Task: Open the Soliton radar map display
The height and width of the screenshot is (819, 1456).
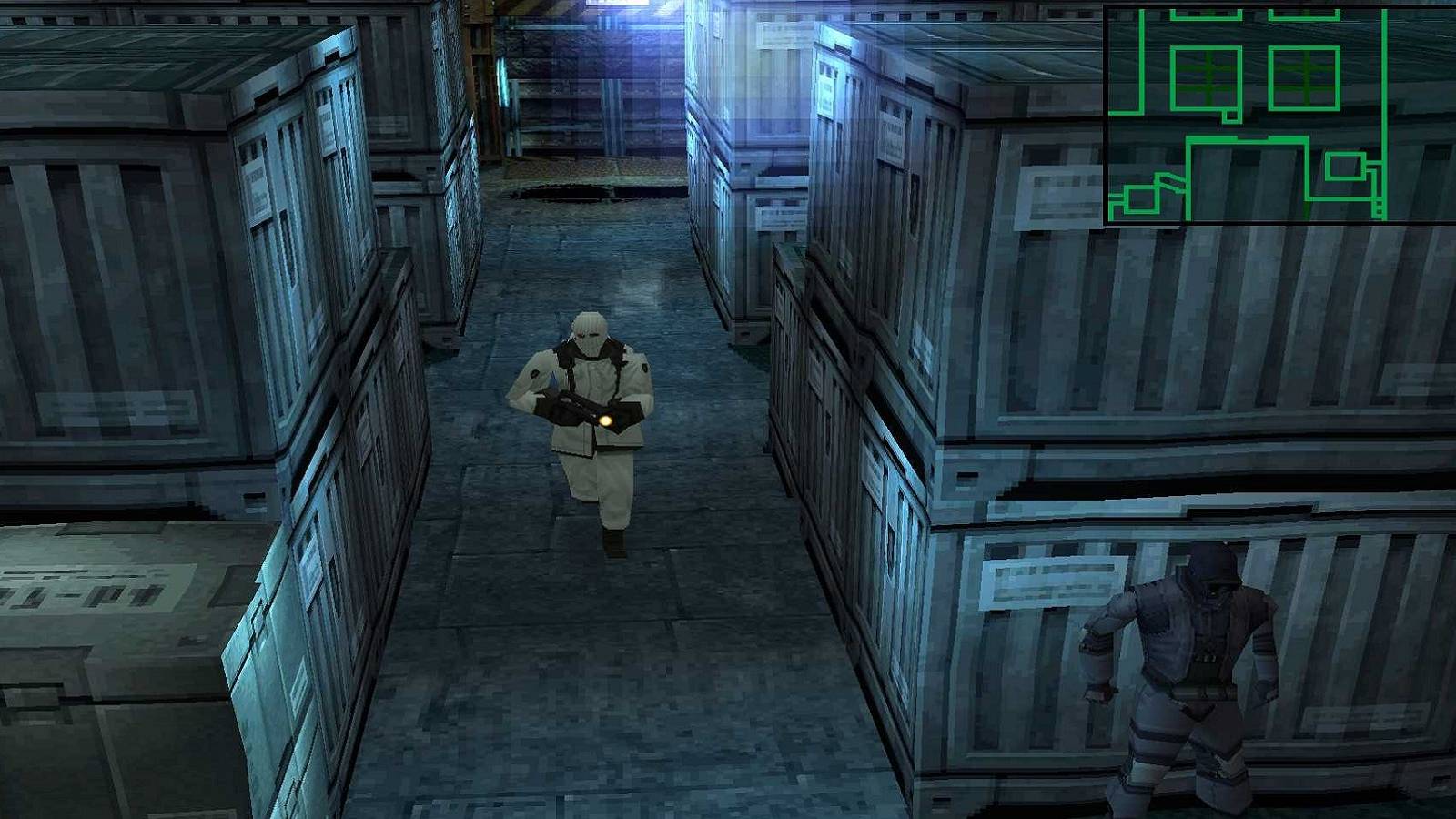Action: (1274, 114)
